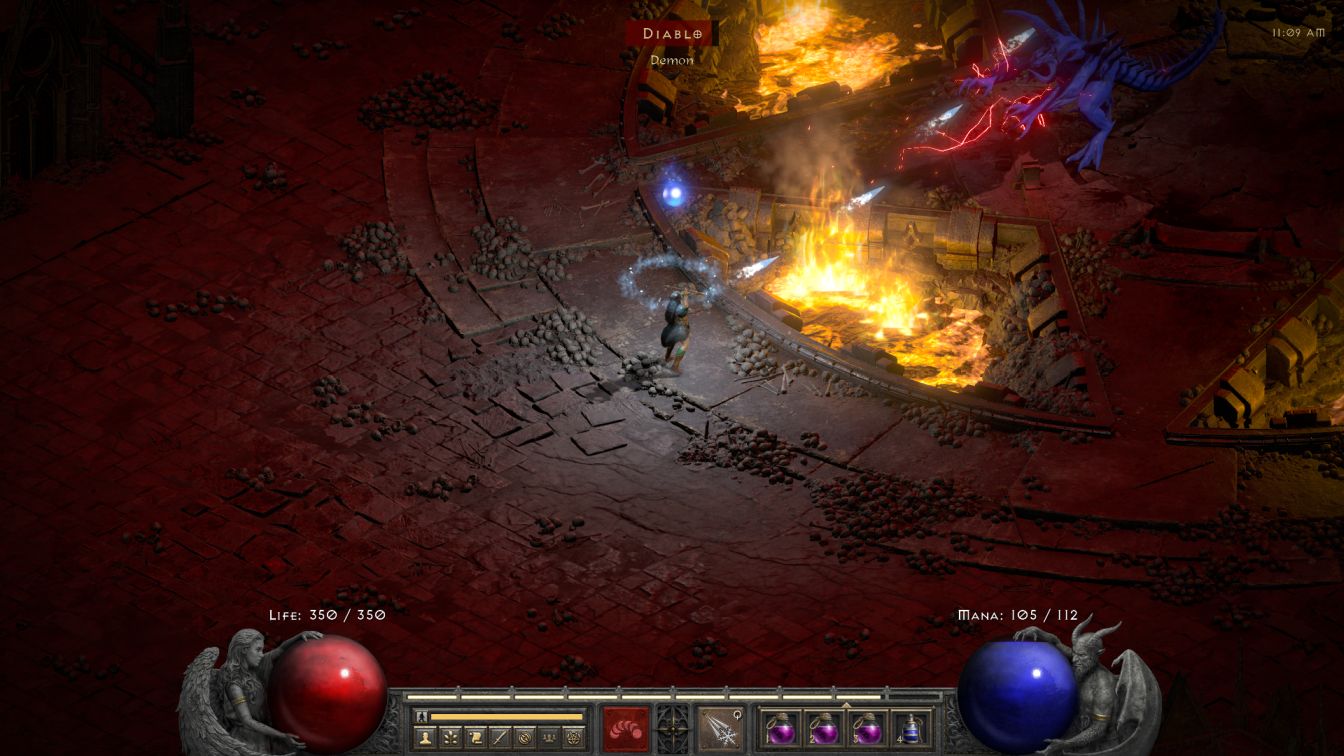The height and width of the screenshot is (756, 1344).
Task: Open the game menu pentagram button
Action: click(573, 738)
